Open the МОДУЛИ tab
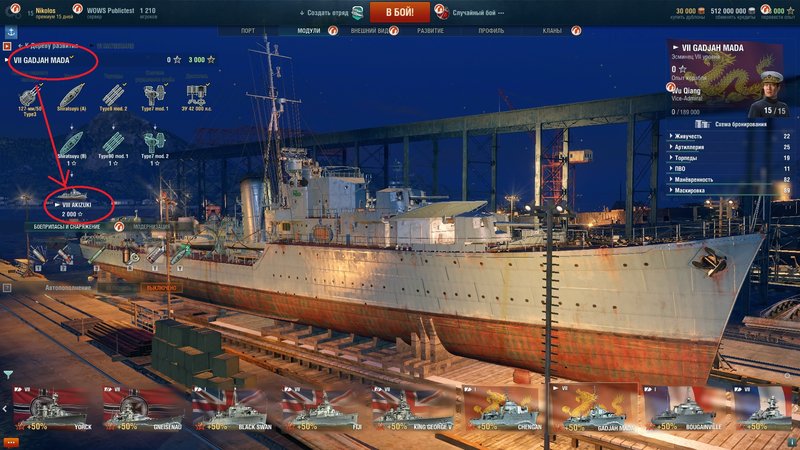Viewport: 800px width, 450px height. 309,31
